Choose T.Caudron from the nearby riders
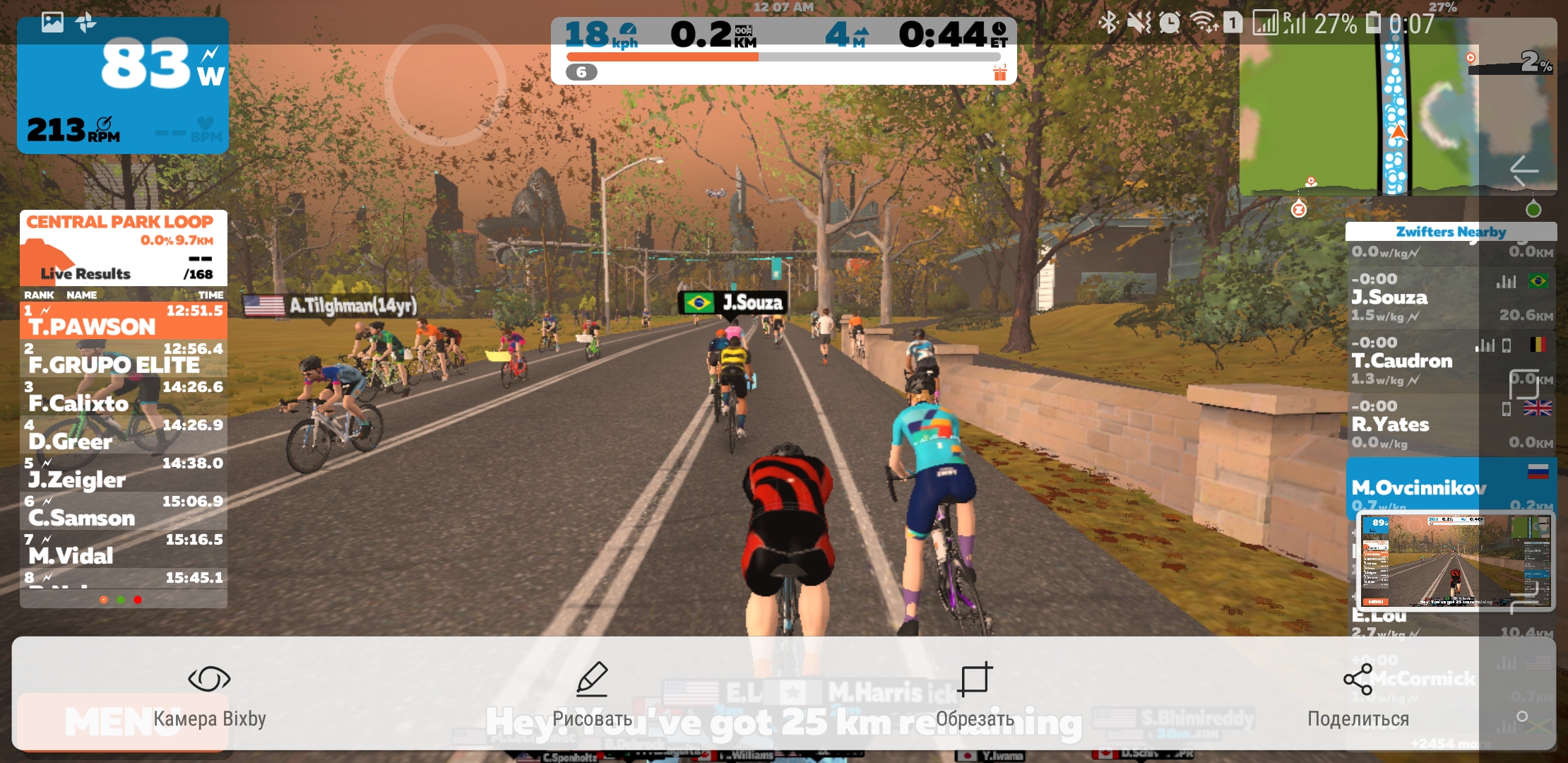 [1451, 361]
